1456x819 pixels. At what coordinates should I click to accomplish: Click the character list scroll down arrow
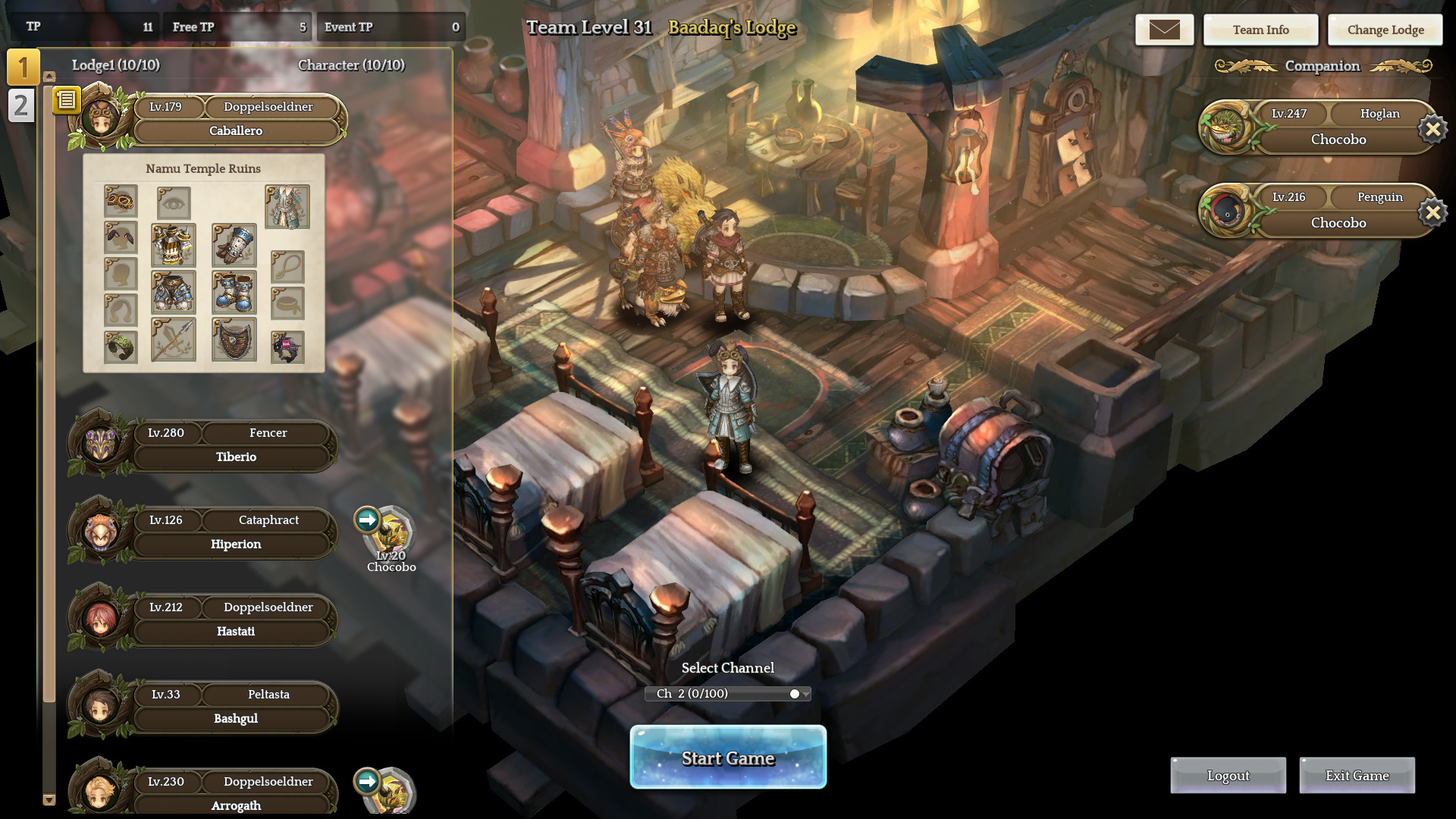49,799
